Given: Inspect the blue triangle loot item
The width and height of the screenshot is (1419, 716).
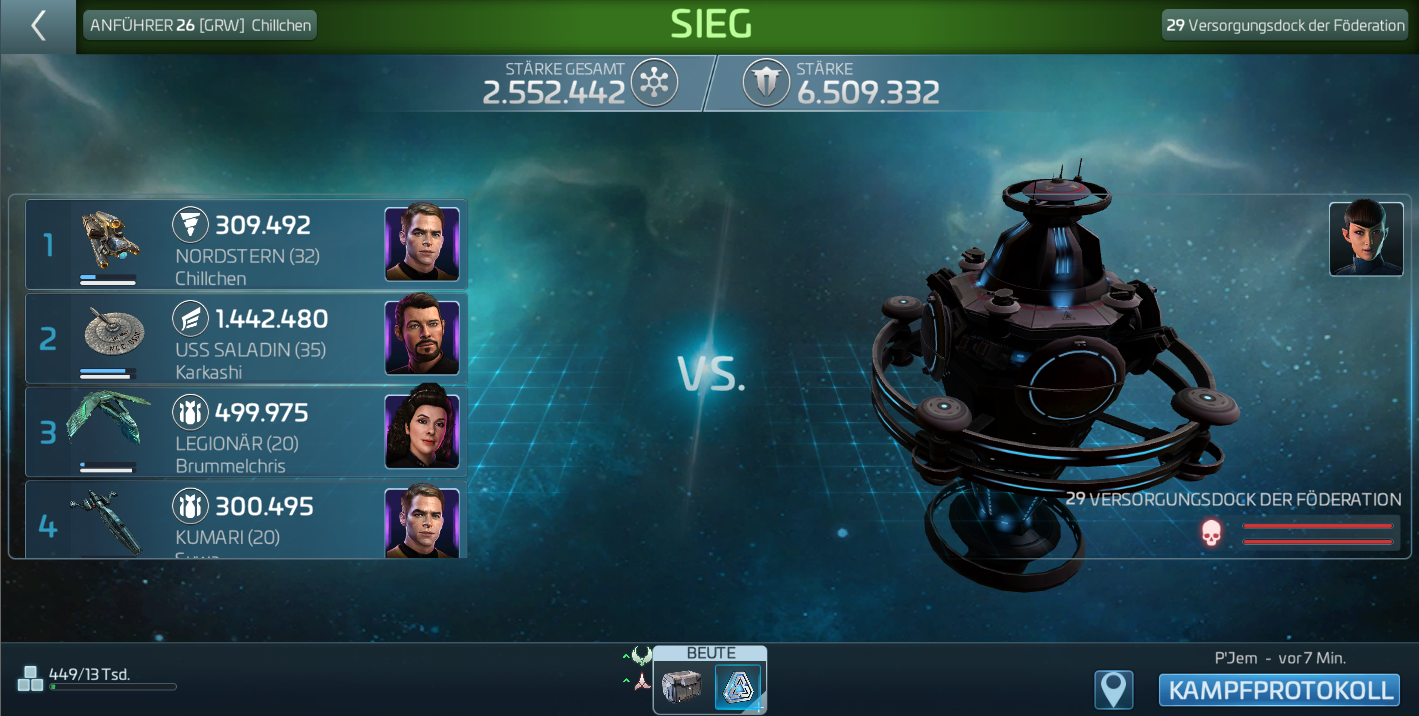Looking at the screenshot, I should (738, 687).
